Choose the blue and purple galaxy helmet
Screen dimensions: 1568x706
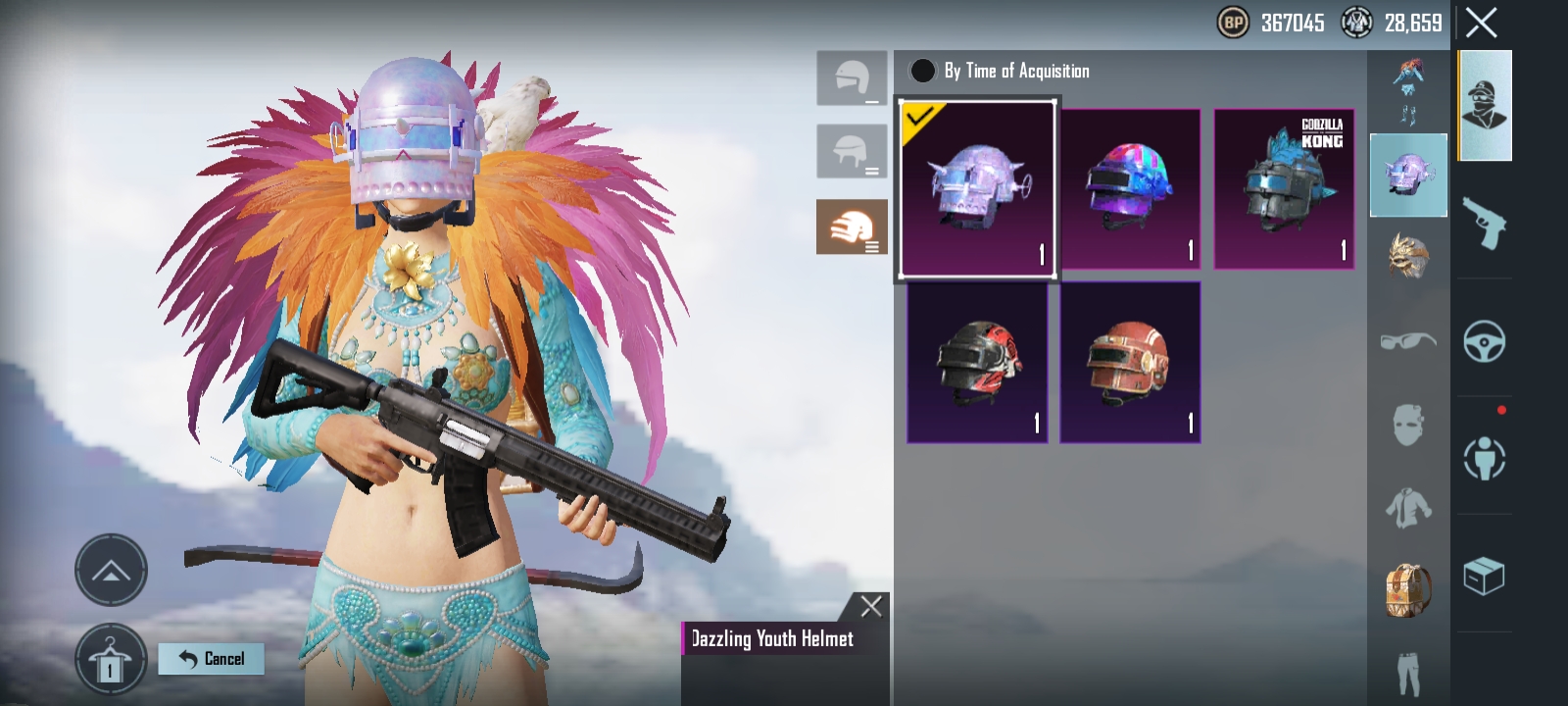pyautogui.click(x=1130, y=188)
